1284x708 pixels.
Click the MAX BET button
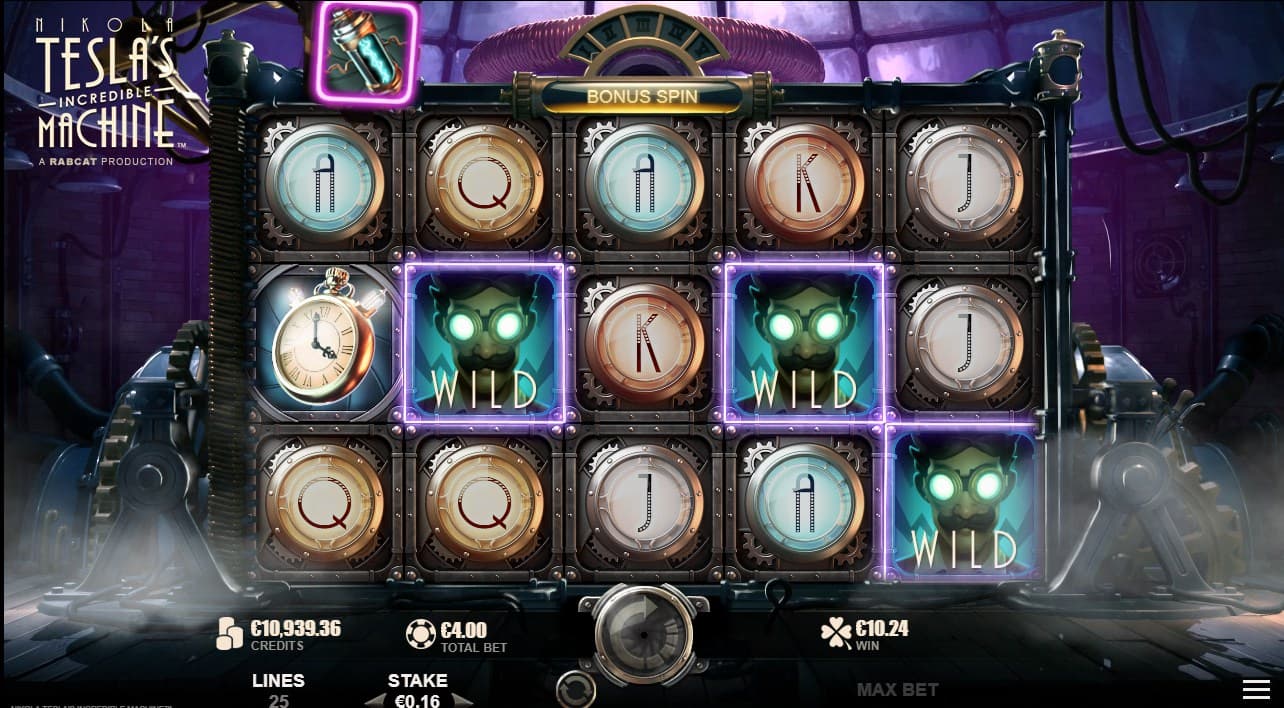(897, 689)
